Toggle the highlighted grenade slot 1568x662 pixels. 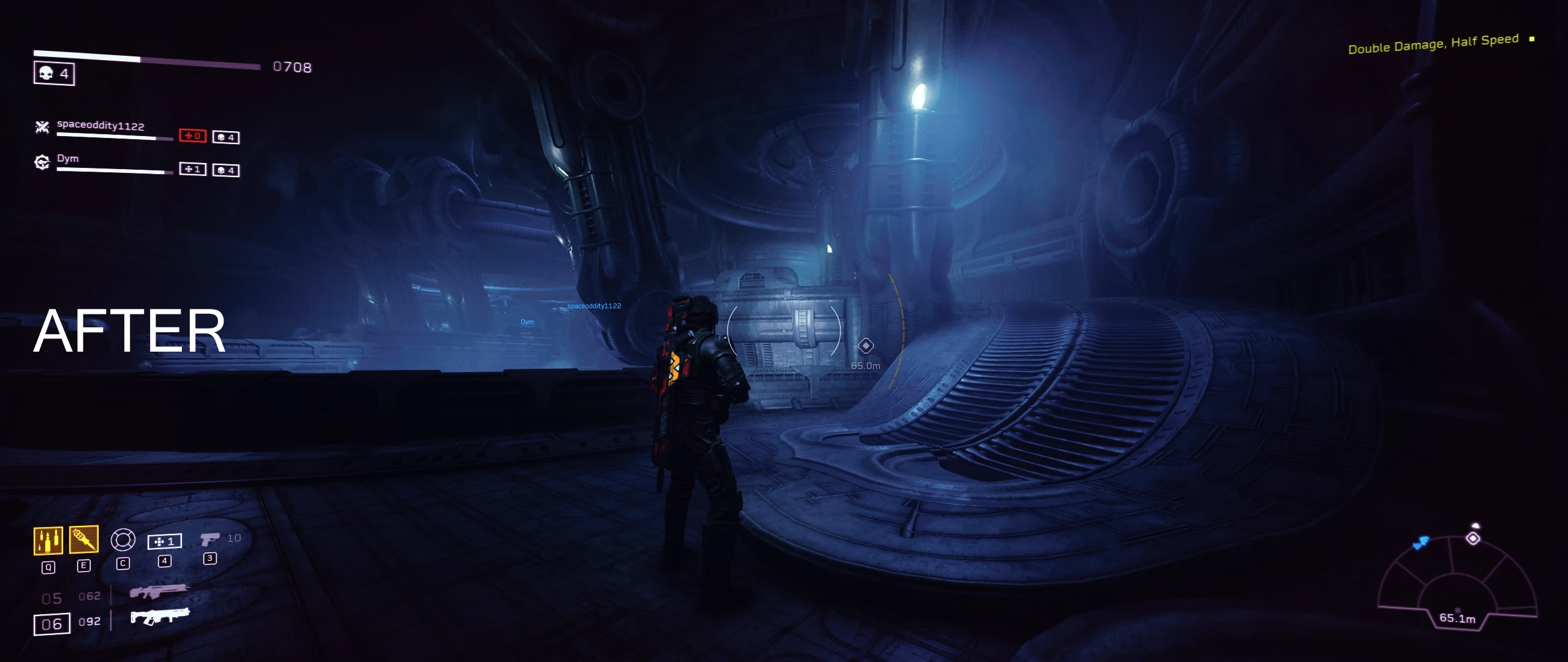coord(83,539)
